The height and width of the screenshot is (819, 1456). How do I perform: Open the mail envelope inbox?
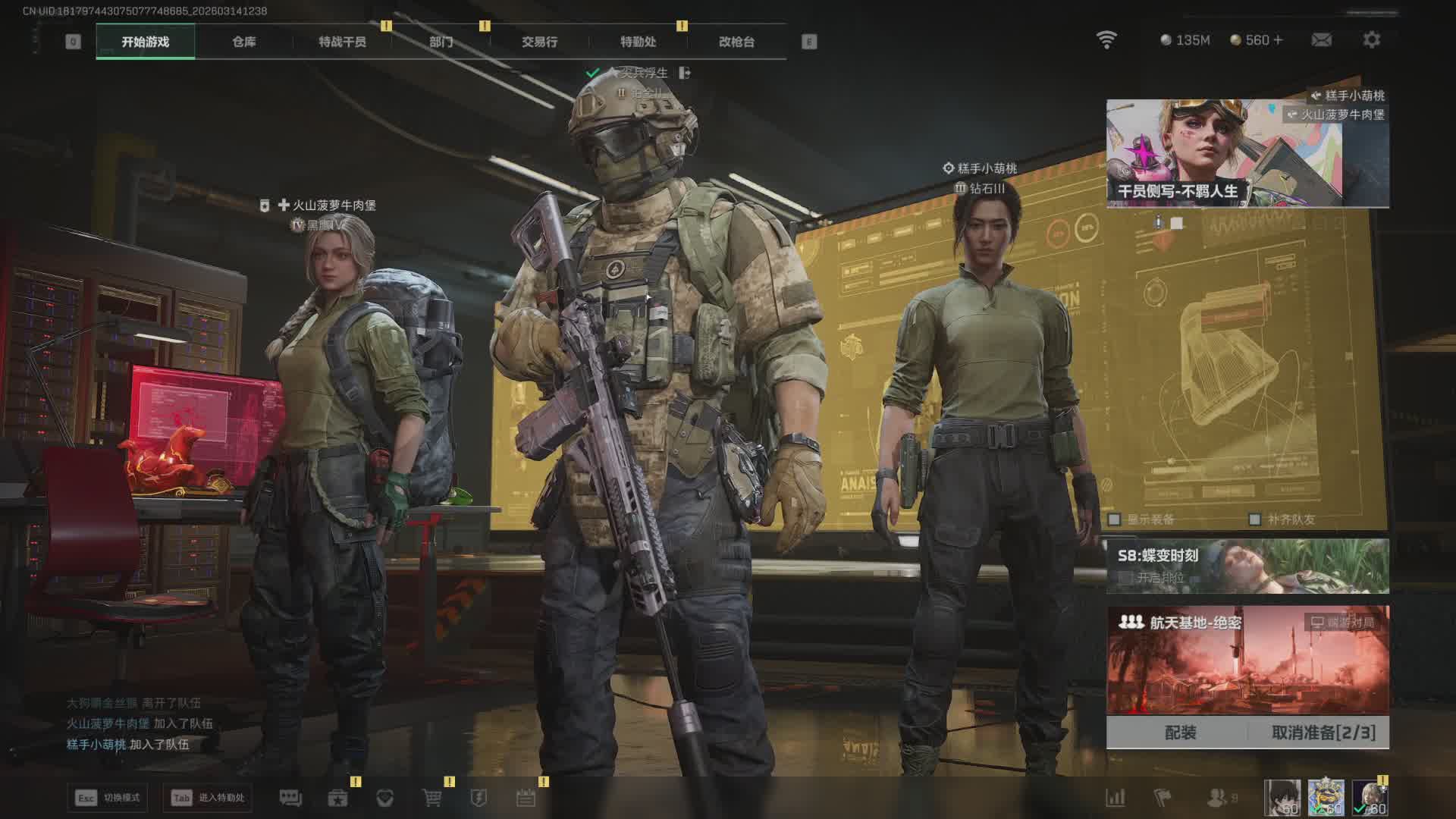pos(1321,39)
